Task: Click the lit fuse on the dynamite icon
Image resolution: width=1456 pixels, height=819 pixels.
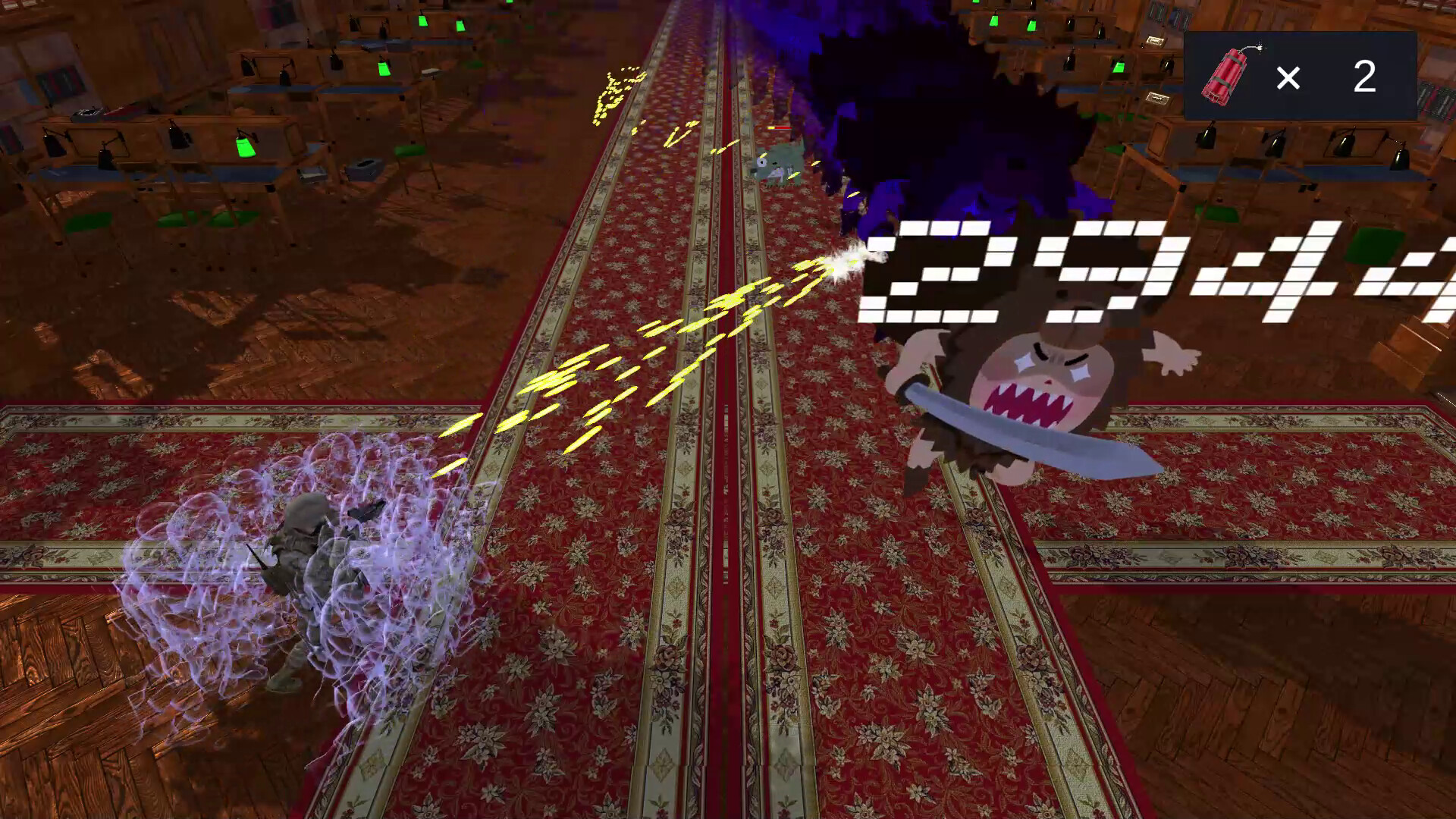Action: click(1259, 47)
